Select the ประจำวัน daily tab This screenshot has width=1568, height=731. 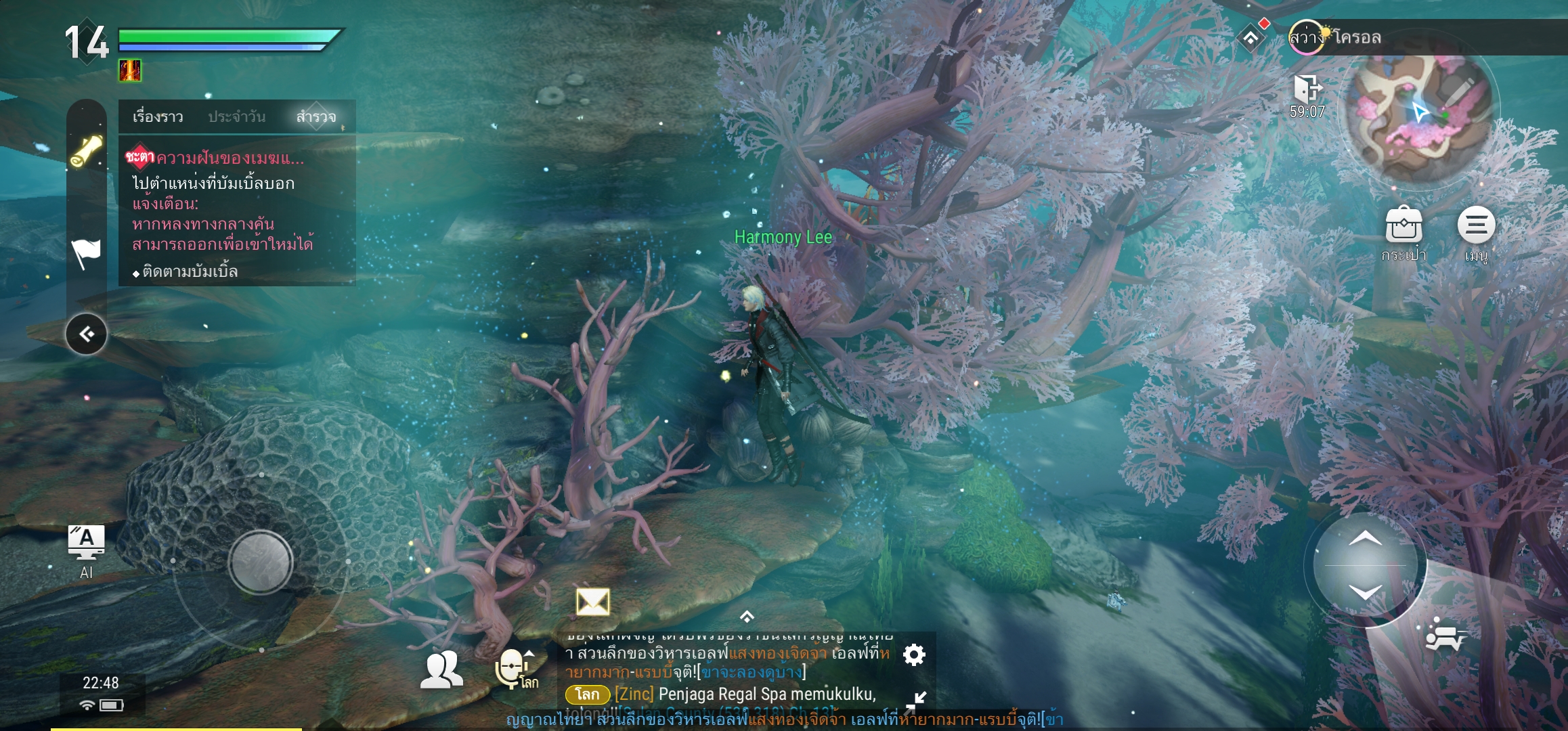click(236, 117)
